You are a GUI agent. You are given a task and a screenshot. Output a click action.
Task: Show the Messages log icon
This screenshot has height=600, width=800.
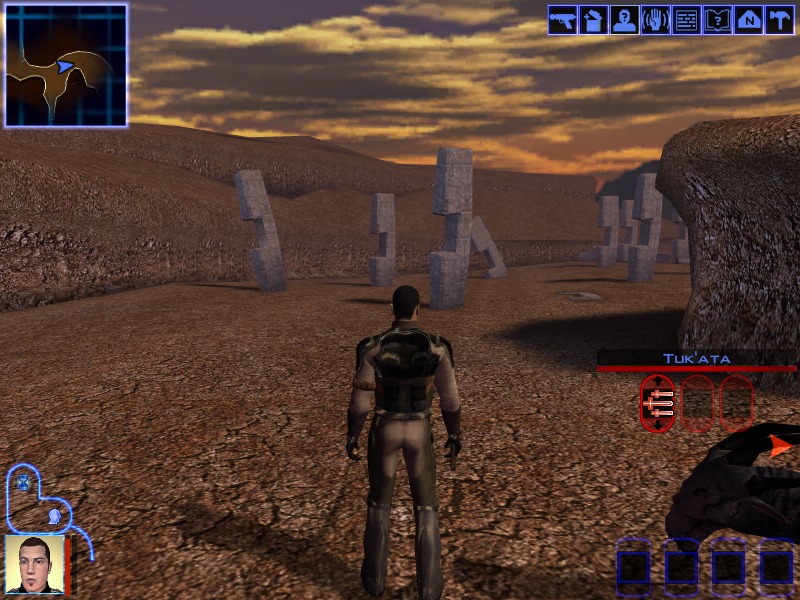click(x=687, y=20)
